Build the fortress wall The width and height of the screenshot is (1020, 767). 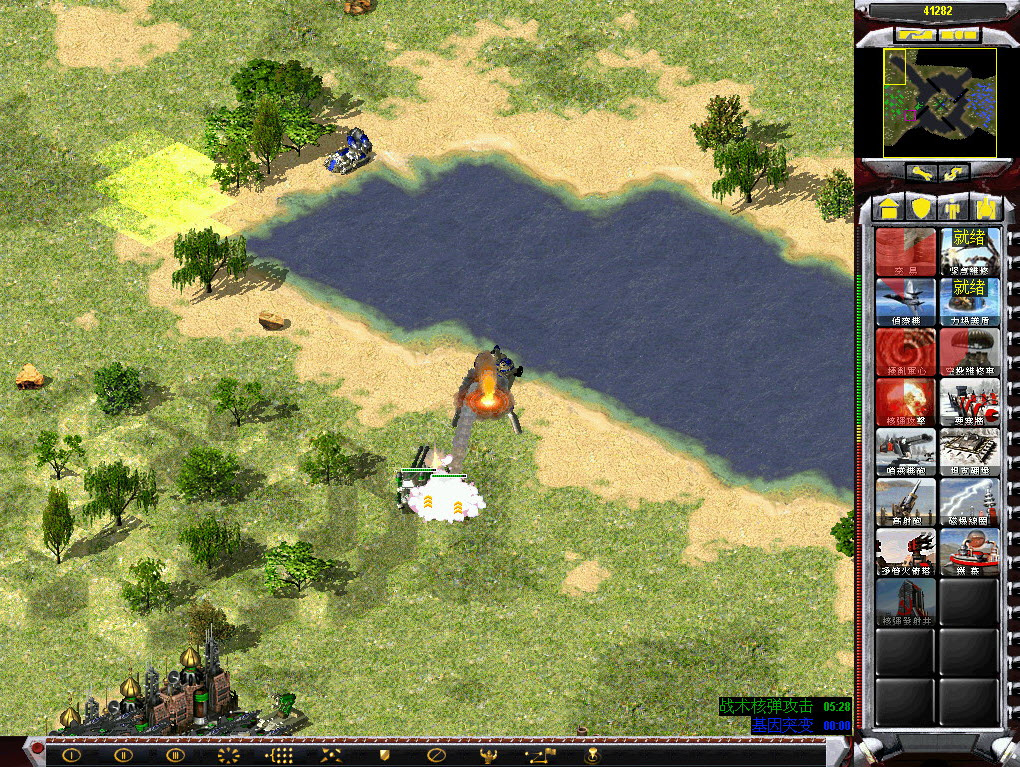click(969, 402)
